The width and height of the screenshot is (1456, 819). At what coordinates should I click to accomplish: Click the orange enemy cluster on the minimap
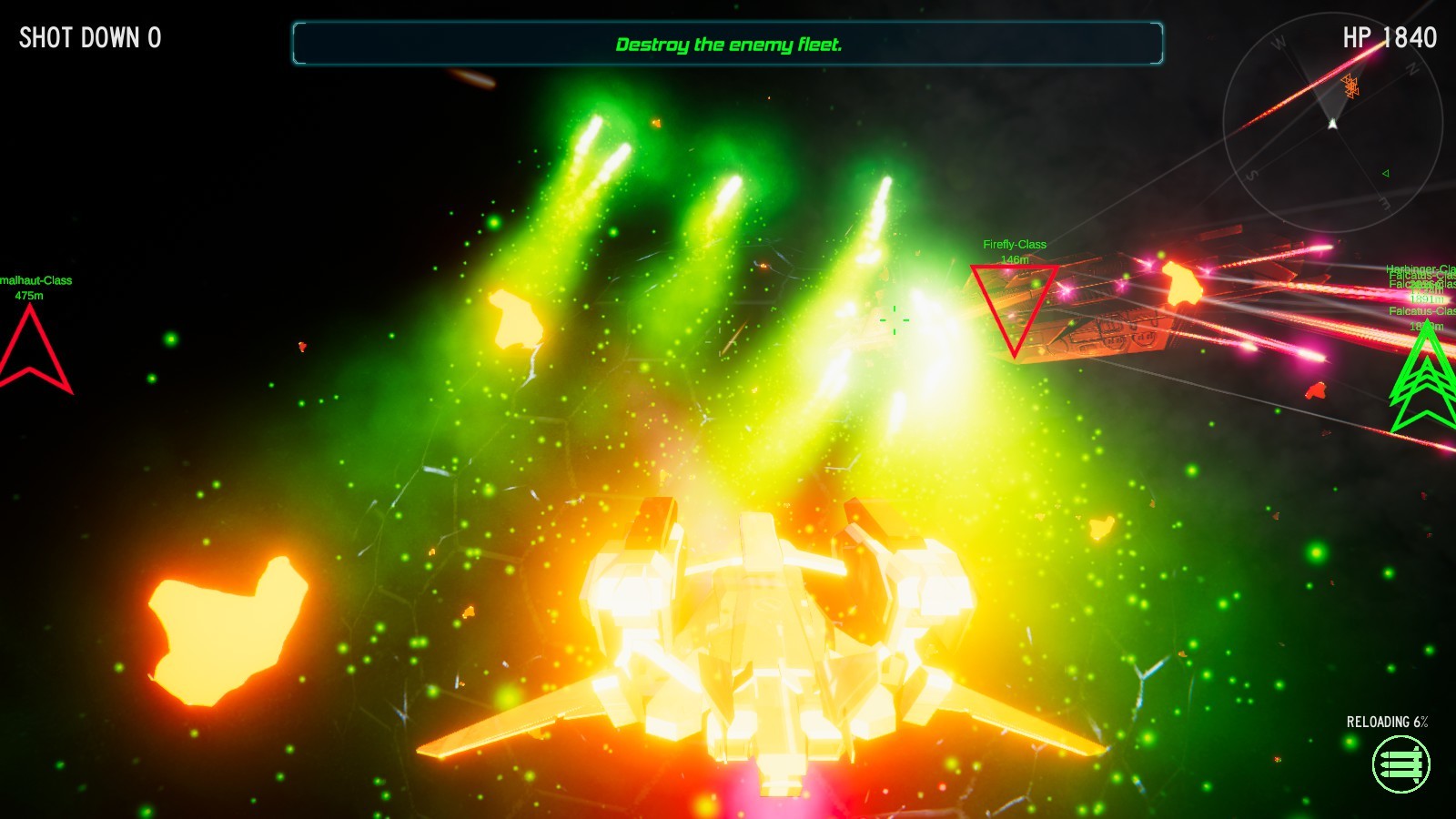pos(1351,86)
